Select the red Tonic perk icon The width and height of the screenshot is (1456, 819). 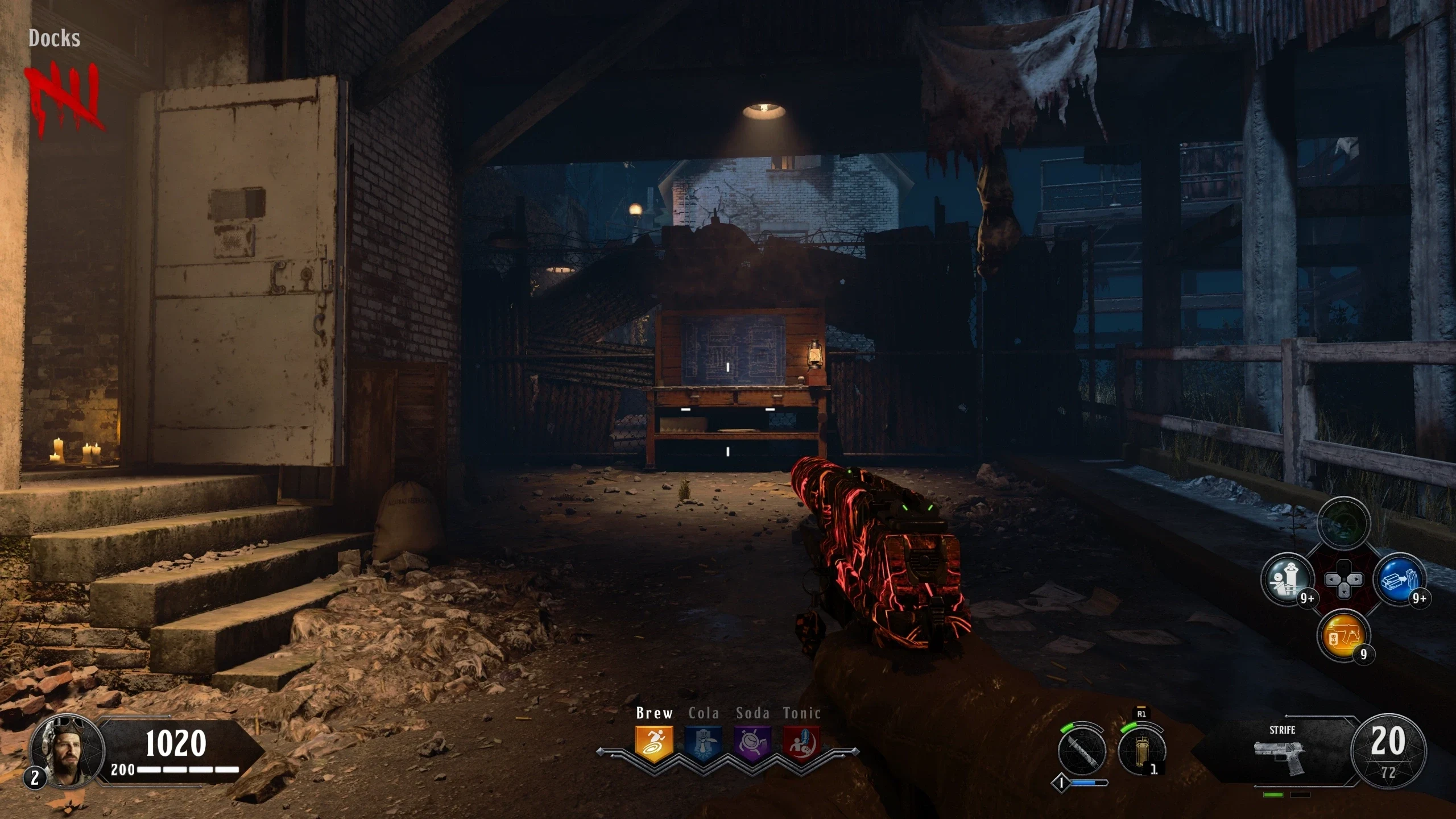click(802, 743)
